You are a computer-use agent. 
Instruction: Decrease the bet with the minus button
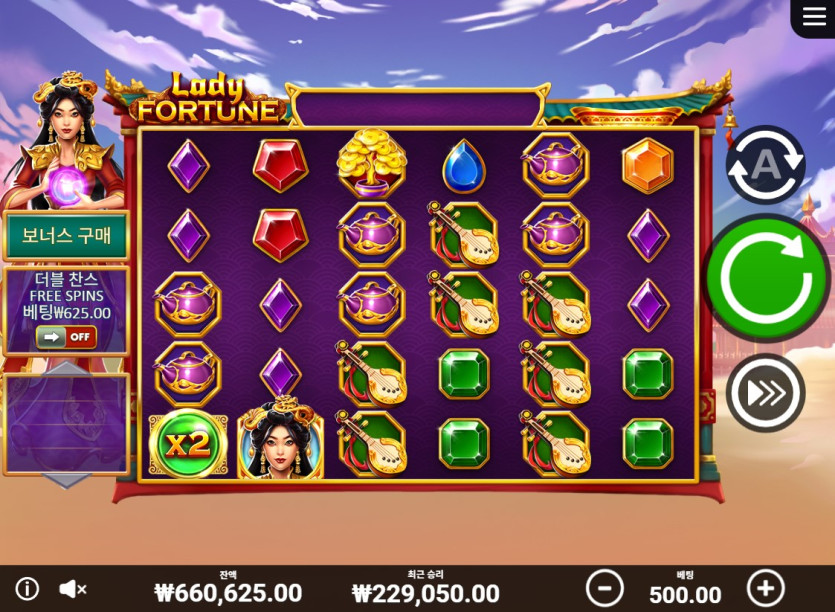pyautogui.click(x=604, y=588)
